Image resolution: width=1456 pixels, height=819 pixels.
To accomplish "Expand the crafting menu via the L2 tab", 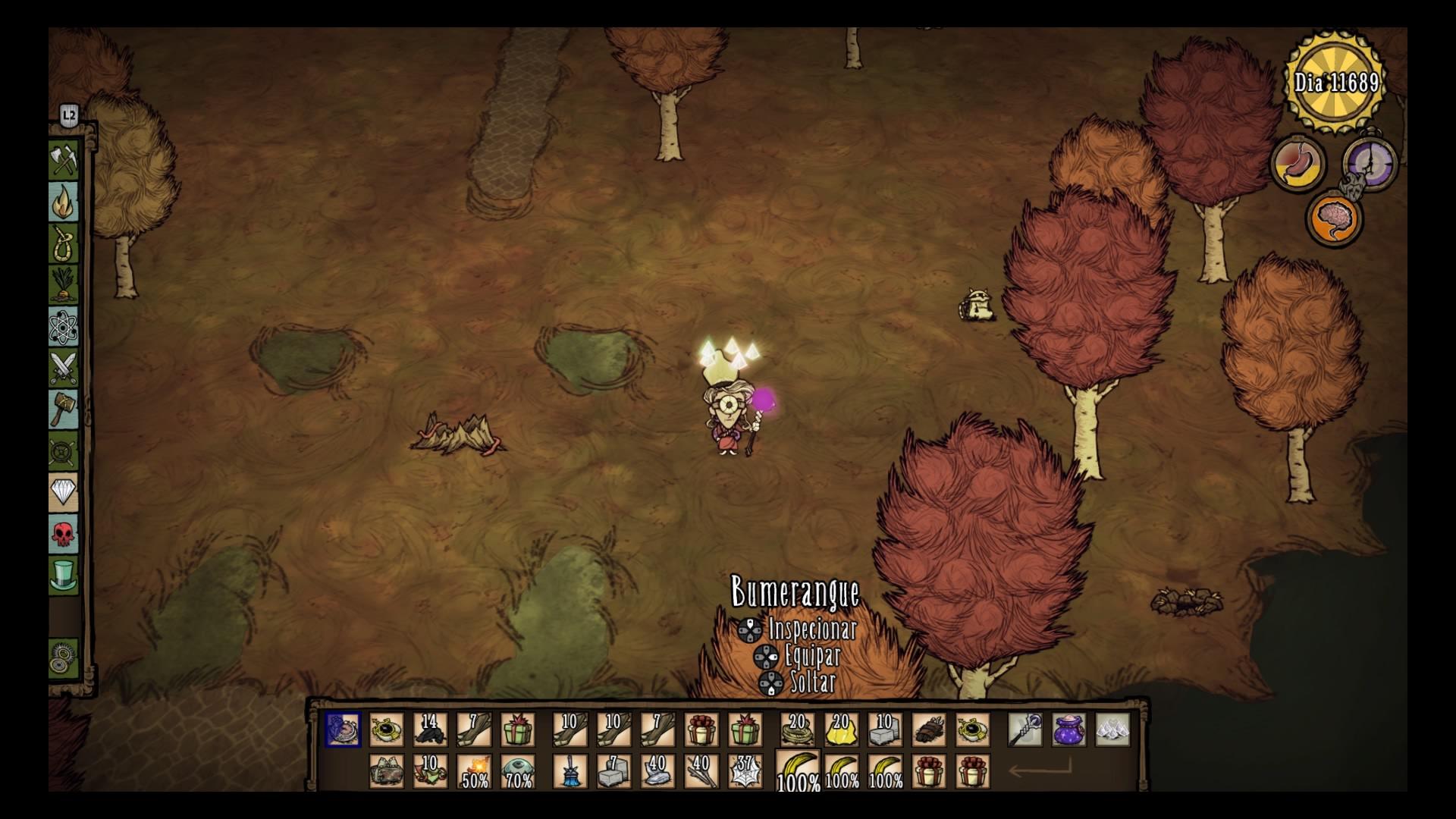I will click(x=69, y=114).
